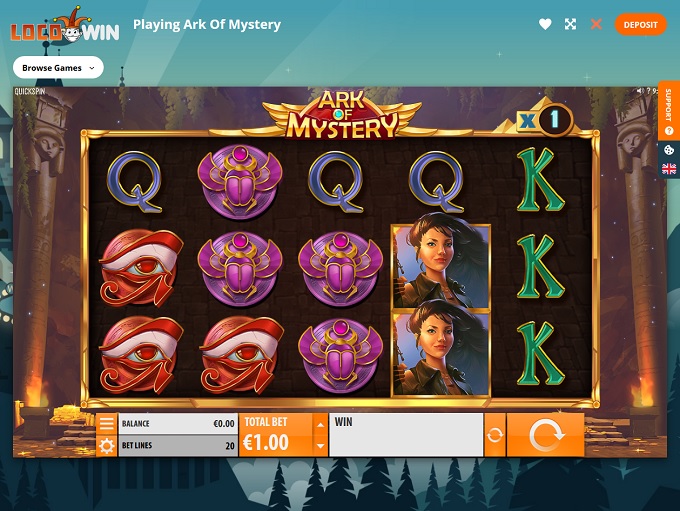
Task: Go to the LocoWin home logo
Action: (x=64, y=27)
